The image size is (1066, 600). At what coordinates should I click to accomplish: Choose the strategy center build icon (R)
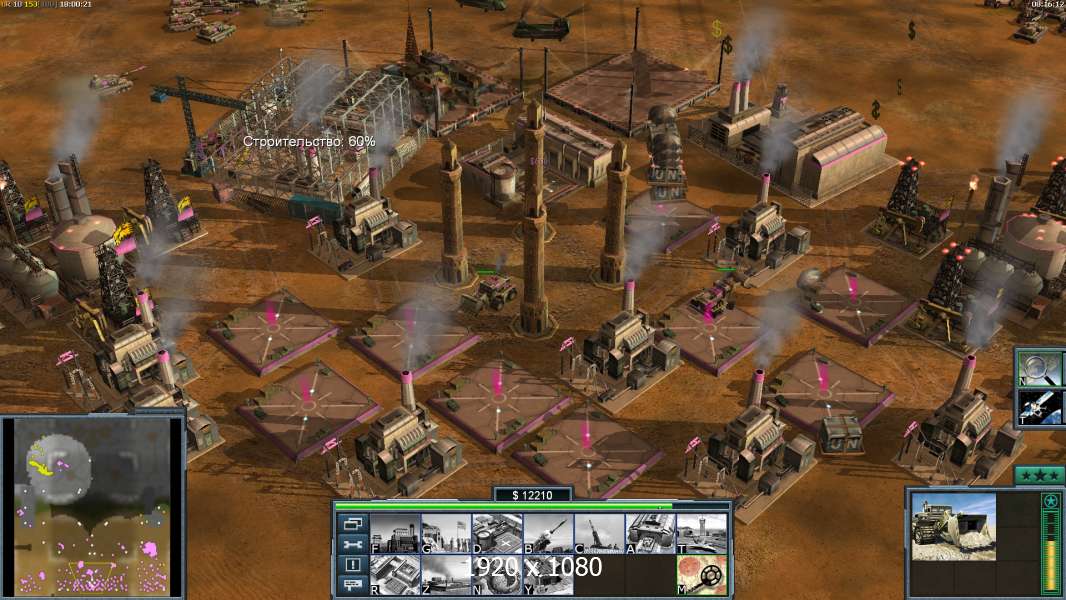coord(394,575)
